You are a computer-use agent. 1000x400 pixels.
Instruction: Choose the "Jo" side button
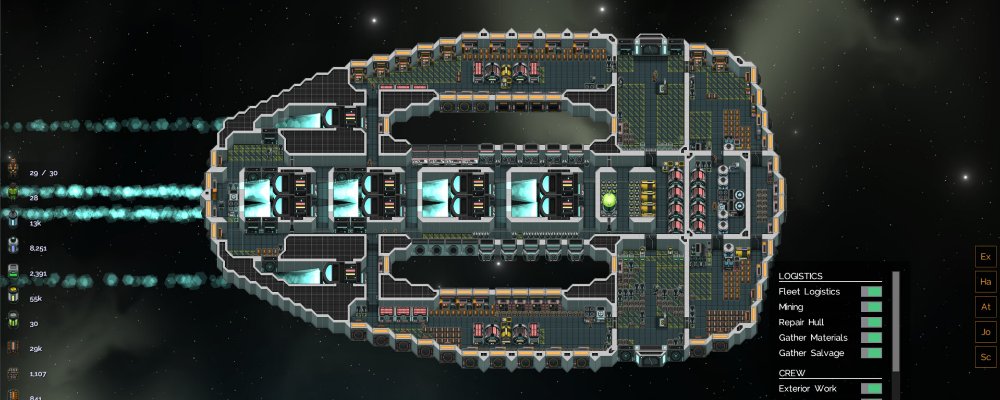click(x=985, y=331)
